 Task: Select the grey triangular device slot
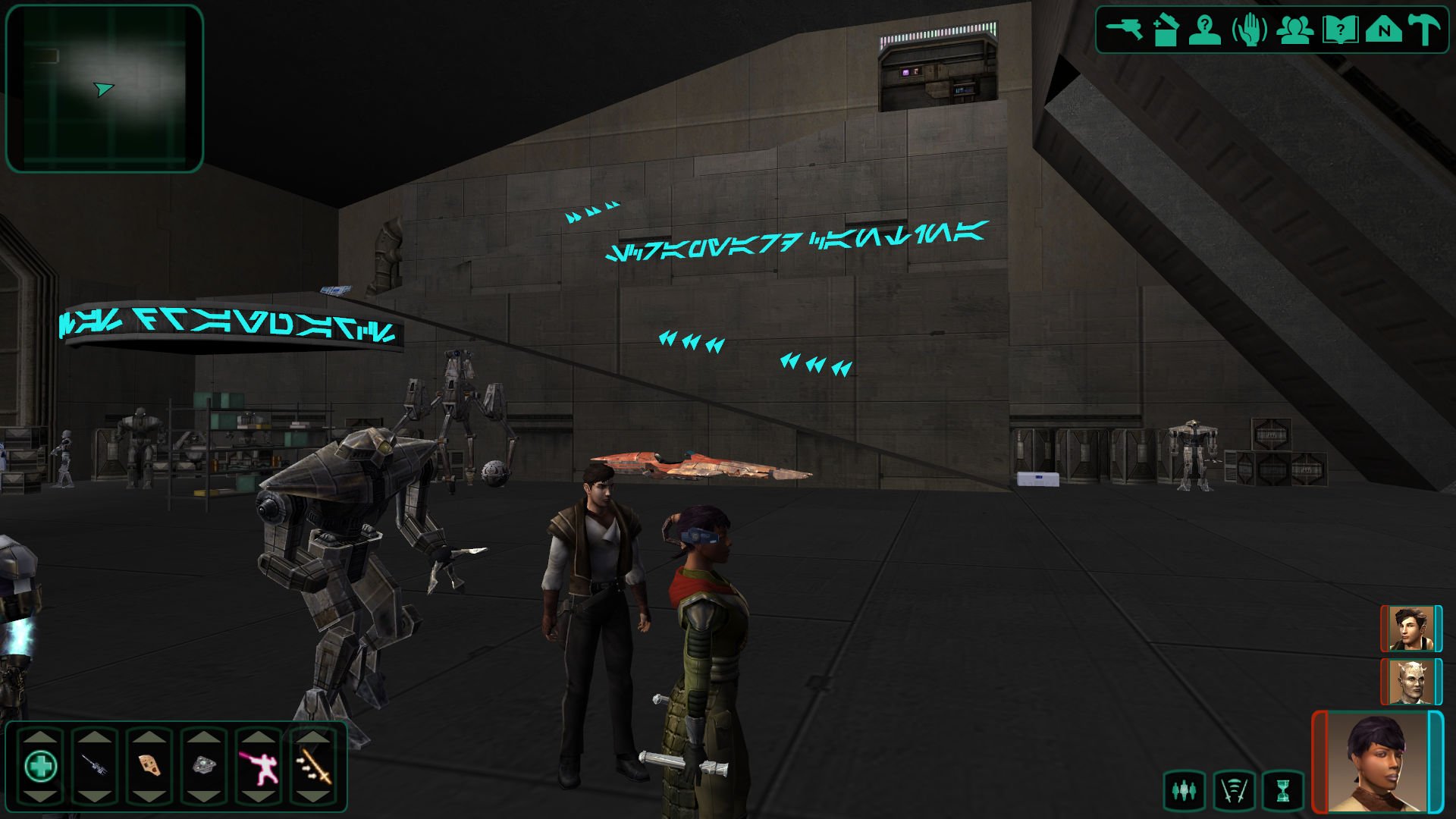pyautogui.click(x=203, y=766)
